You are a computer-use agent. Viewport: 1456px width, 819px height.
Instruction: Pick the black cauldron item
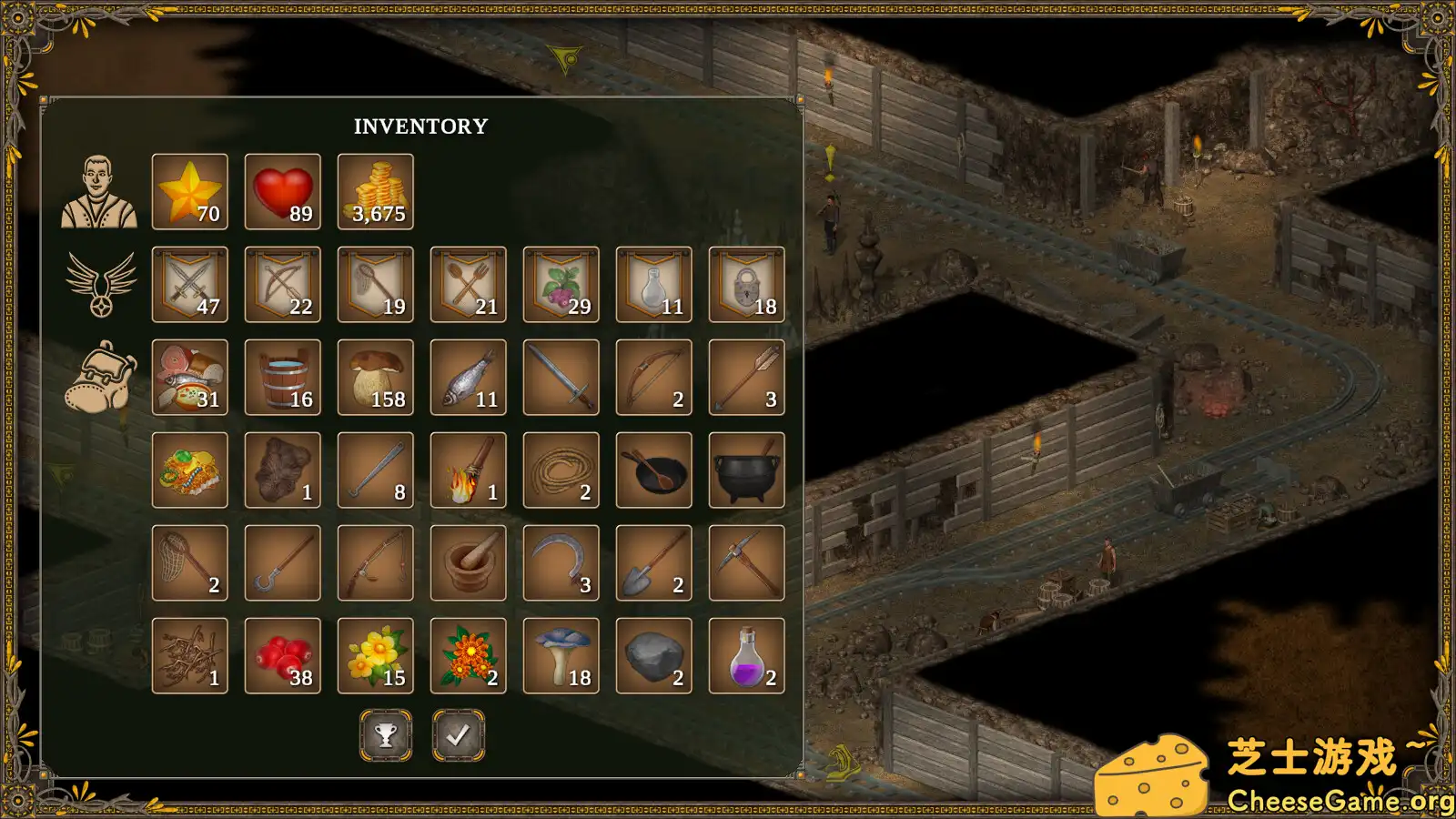[x=746, y=470]
